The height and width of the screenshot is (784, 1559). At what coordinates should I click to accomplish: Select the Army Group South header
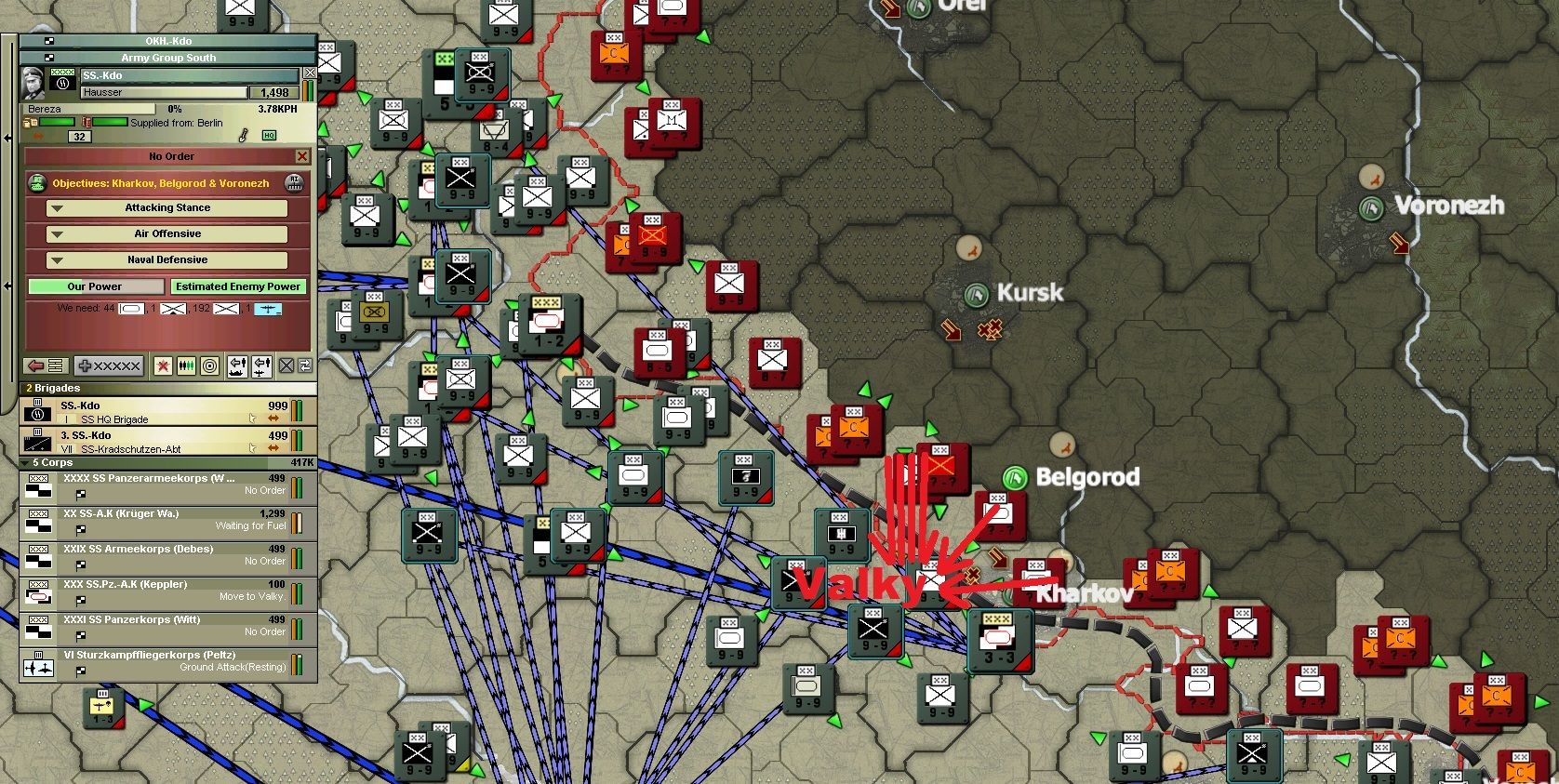click(167, 58)
